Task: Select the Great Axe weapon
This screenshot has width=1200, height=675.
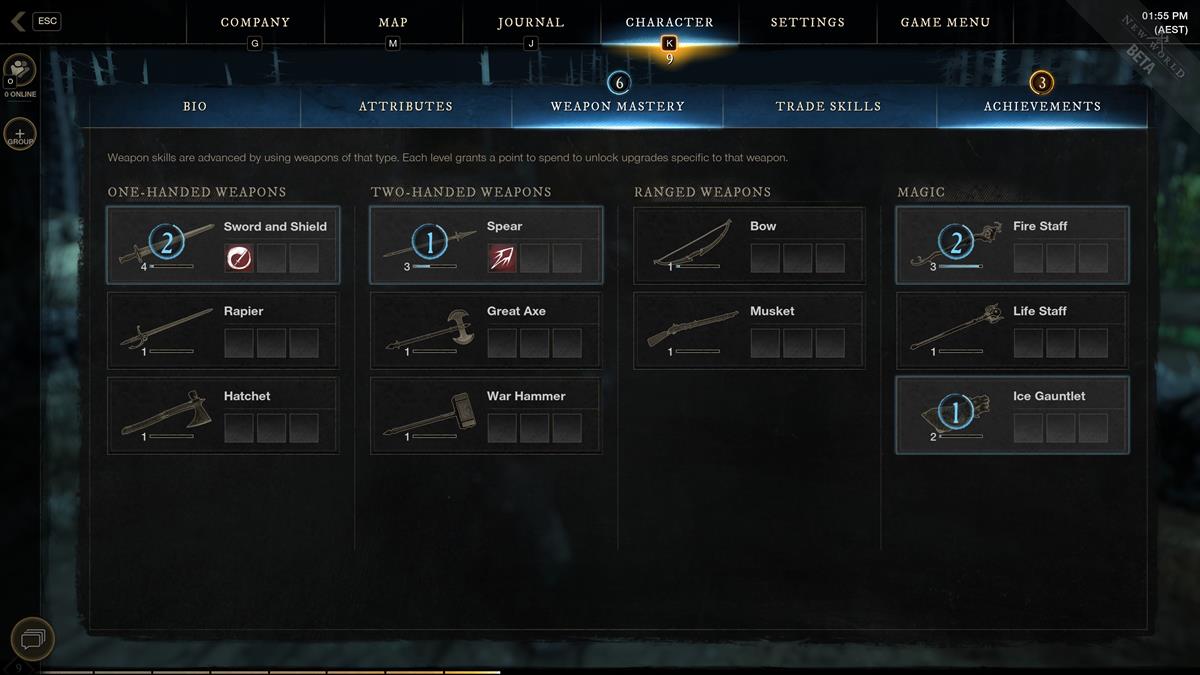Action: tap(486, 330)
